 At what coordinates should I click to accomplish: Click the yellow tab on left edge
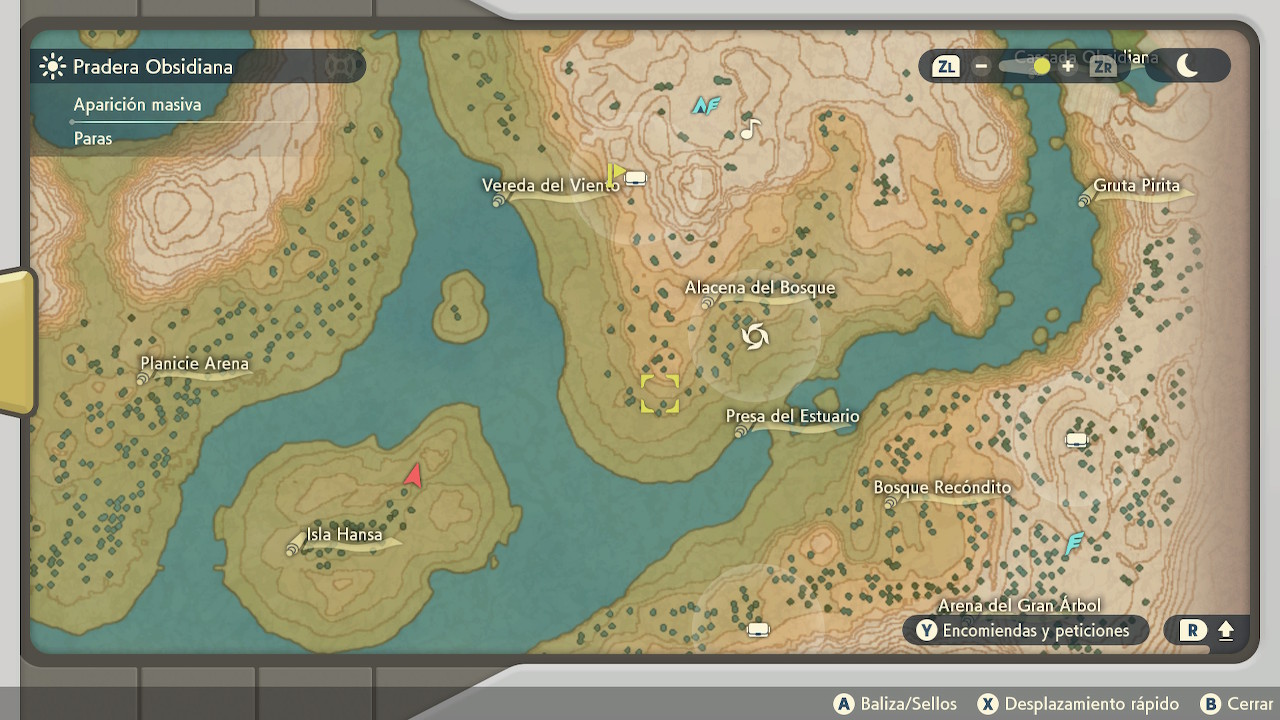coord(17,342)
